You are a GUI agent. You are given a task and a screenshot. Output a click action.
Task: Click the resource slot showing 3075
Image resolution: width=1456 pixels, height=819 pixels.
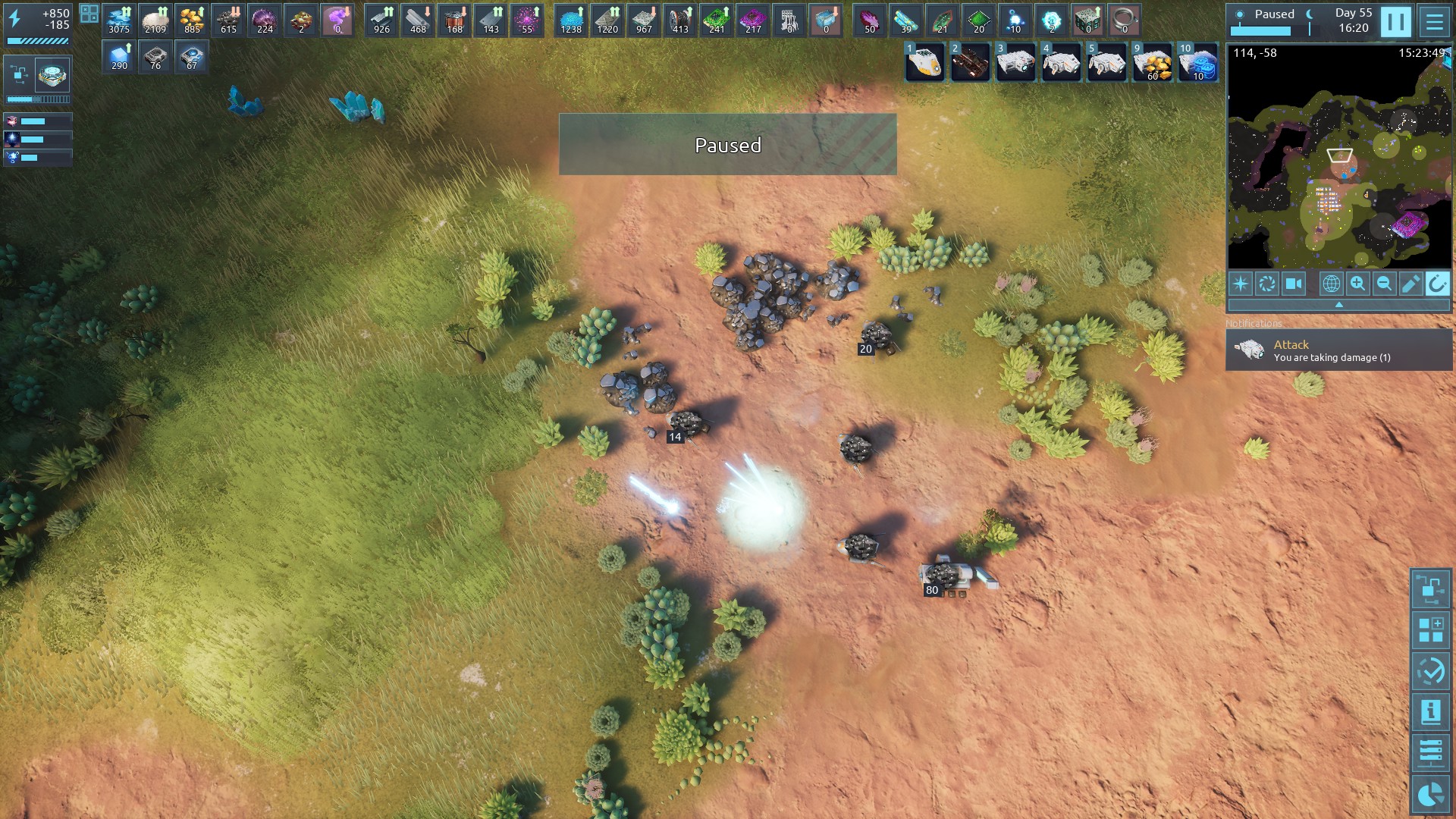coord(119,20)
